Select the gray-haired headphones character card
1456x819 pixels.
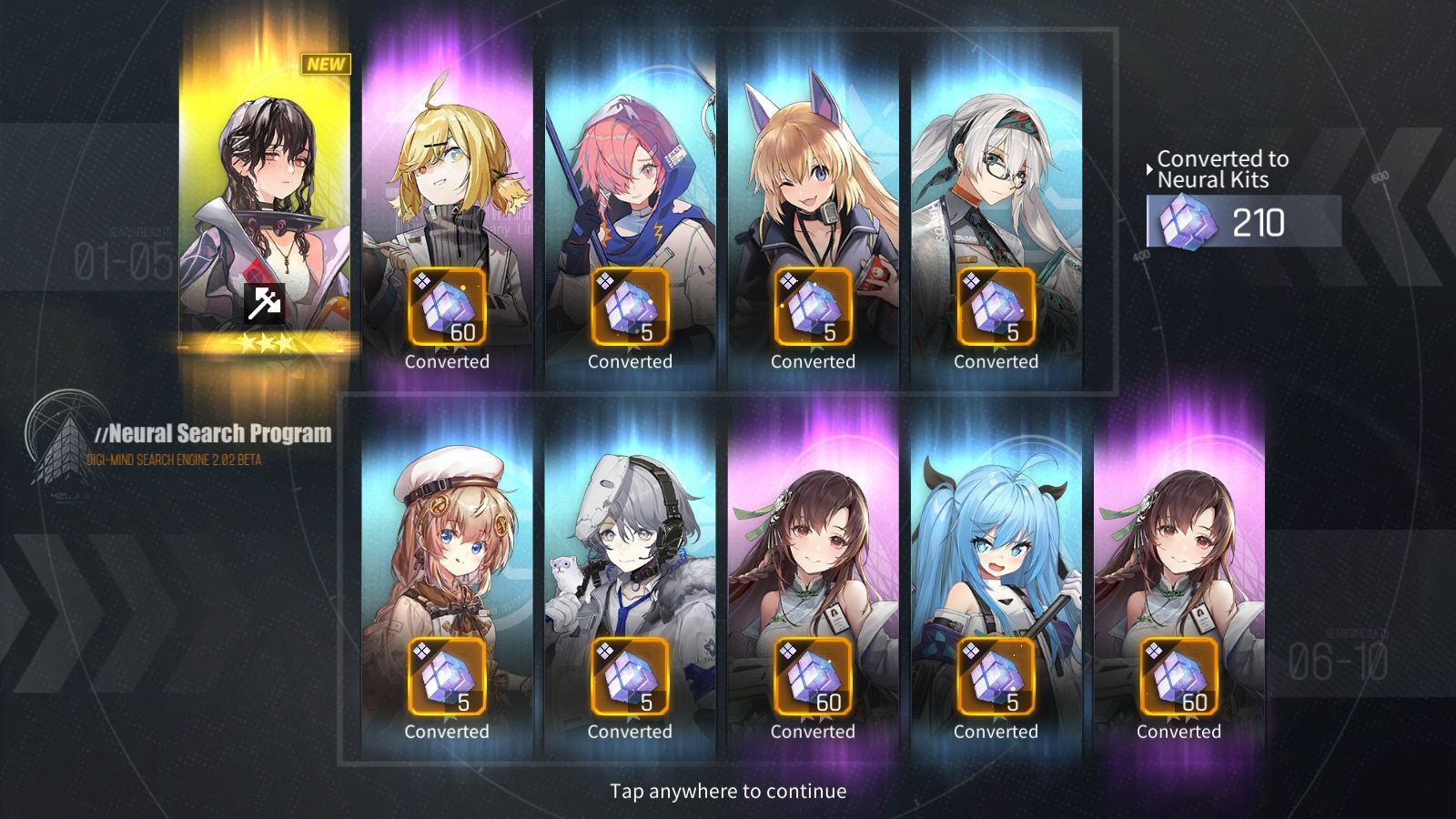tap(630, 555)
